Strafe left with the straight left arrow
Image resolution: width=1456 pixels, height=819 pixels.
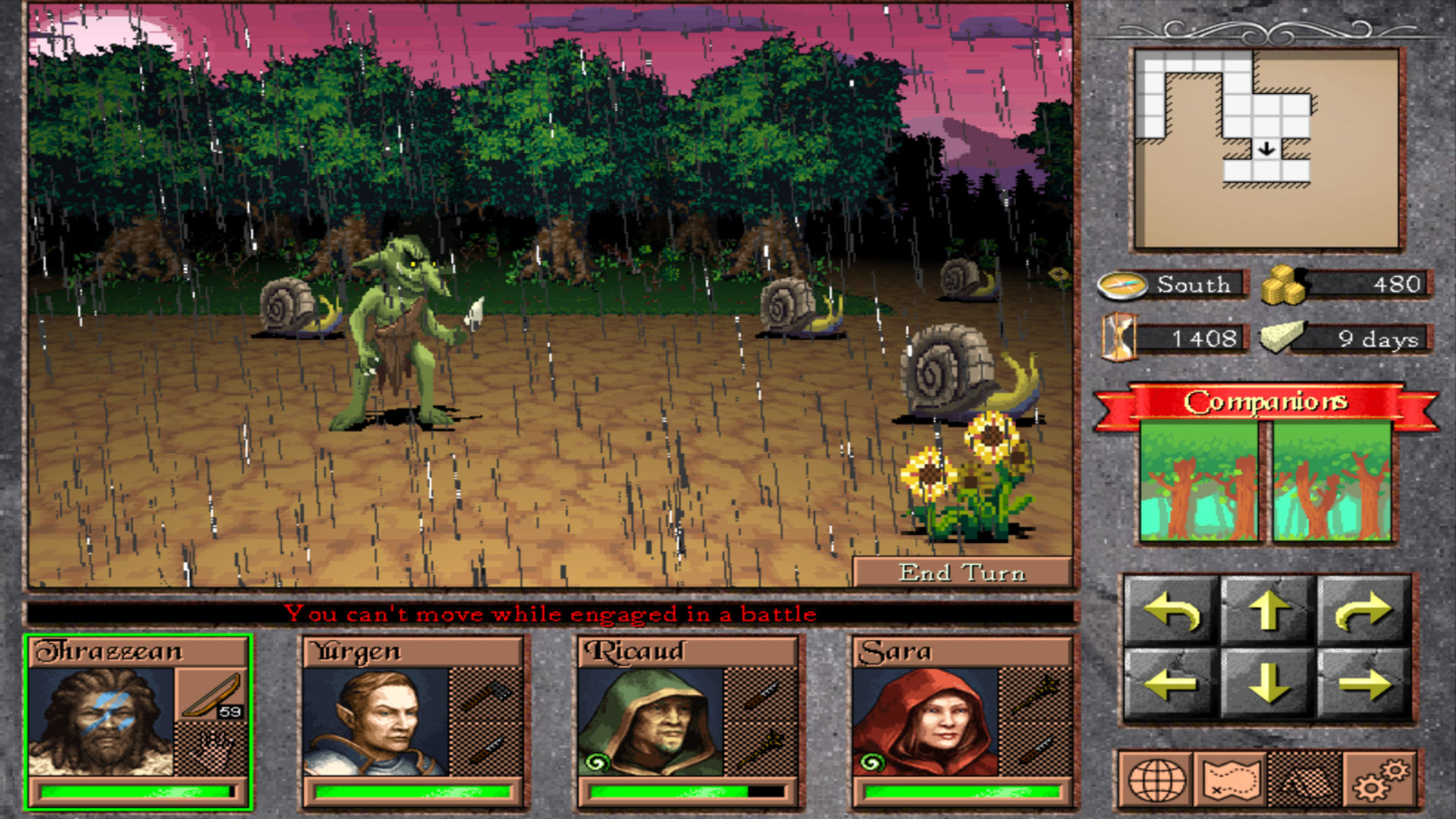click(x=1172, y=684)
